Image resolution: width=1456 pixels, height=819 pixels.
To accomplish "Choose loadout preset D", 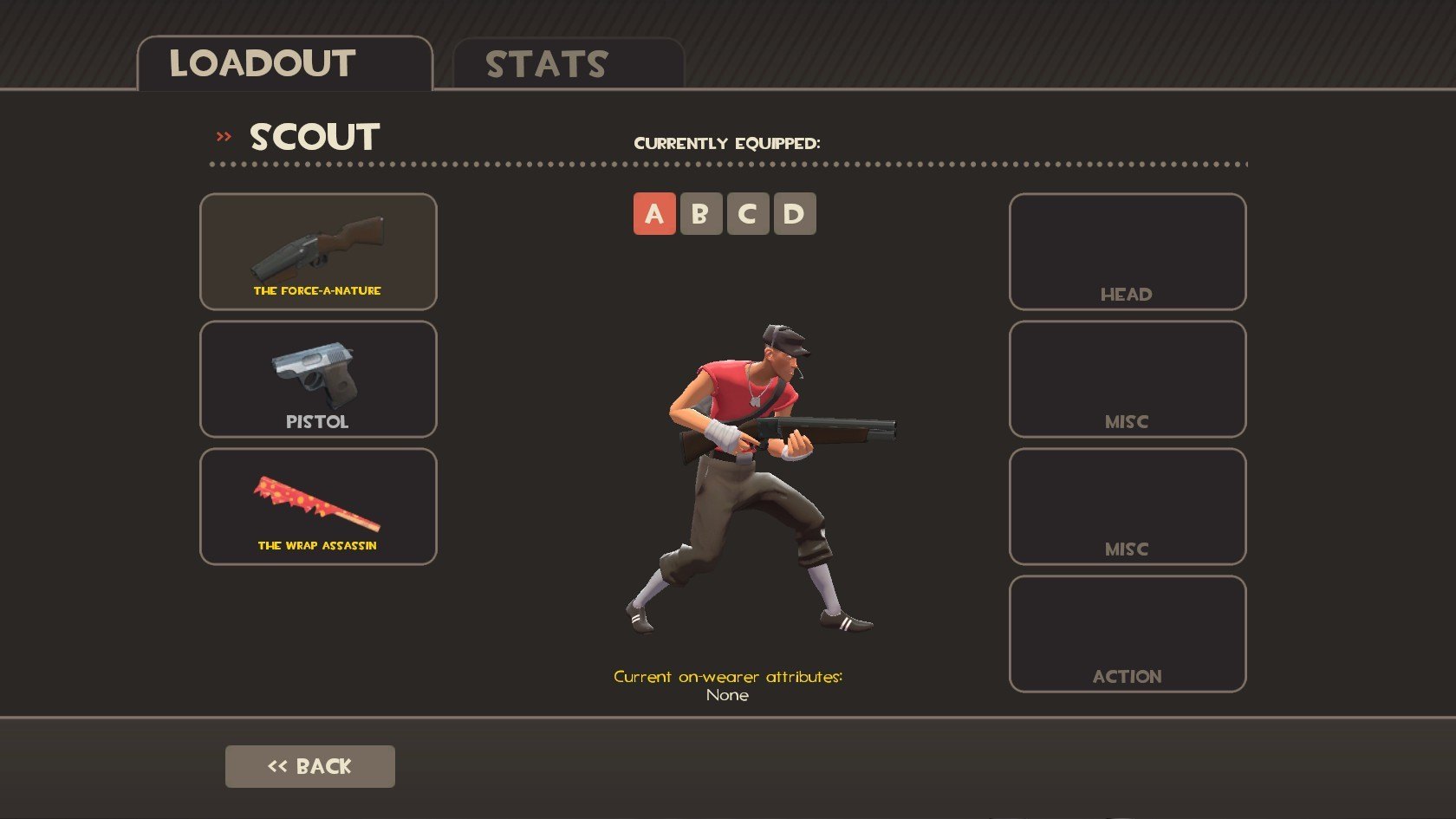I will coord(794,214).
